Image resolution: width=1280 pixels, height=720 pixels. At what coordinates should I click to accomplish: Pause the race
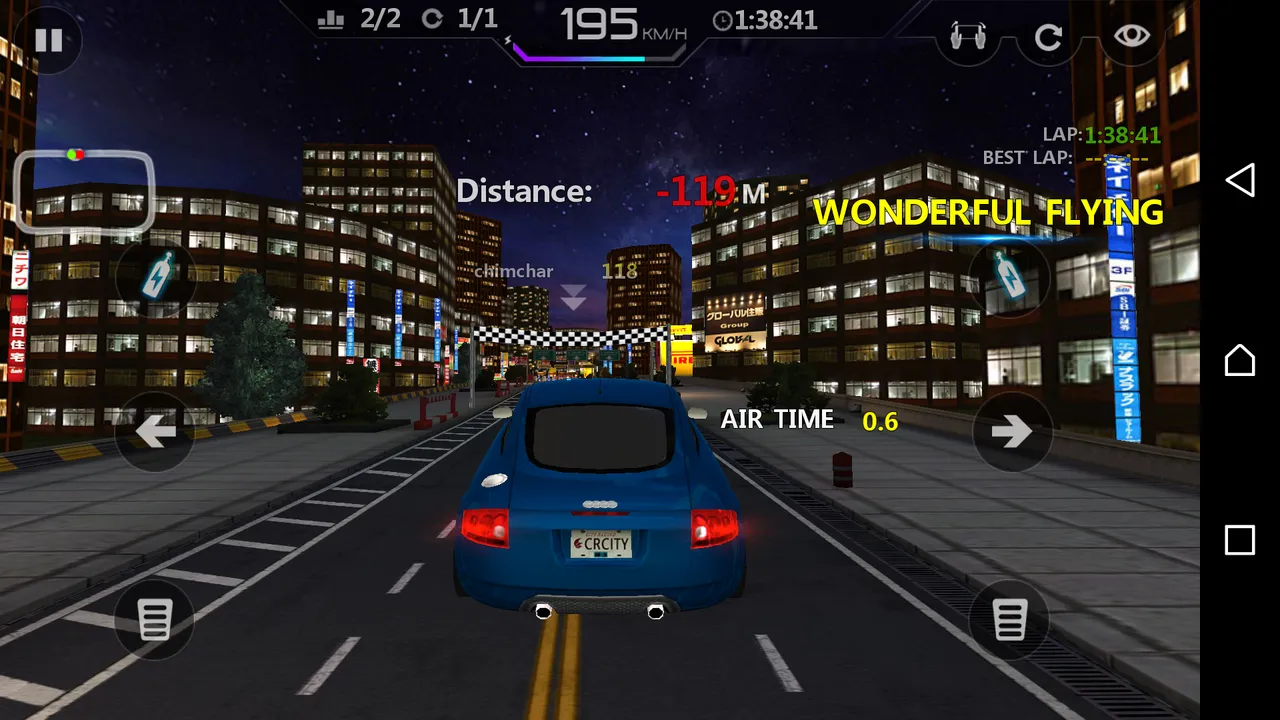(x=48, y=40)
